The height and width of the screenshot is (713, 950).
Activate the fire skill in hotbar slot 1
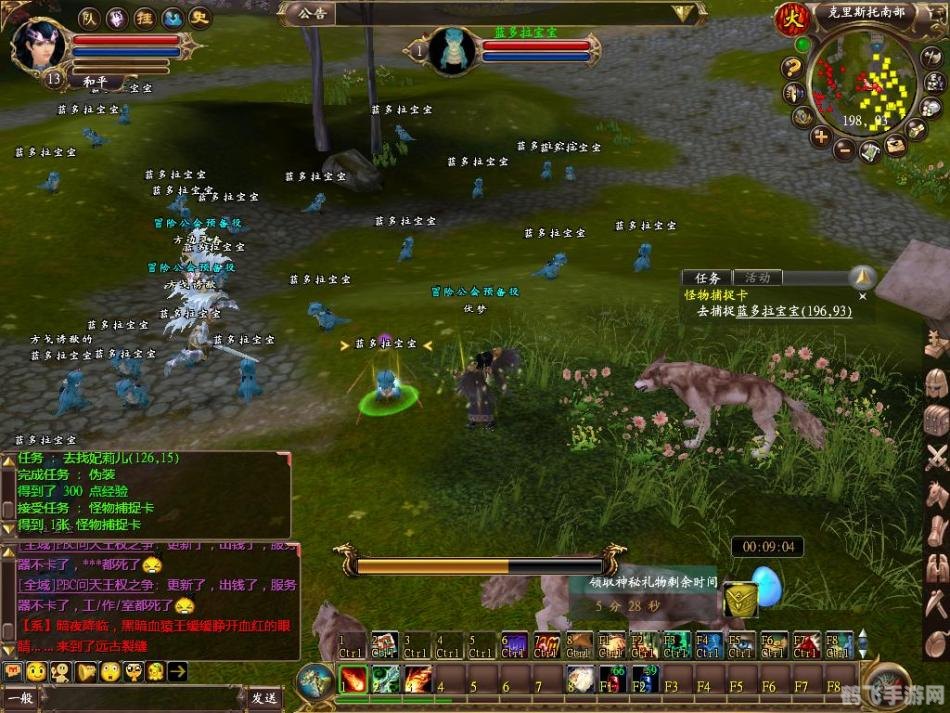click(352, 680)
